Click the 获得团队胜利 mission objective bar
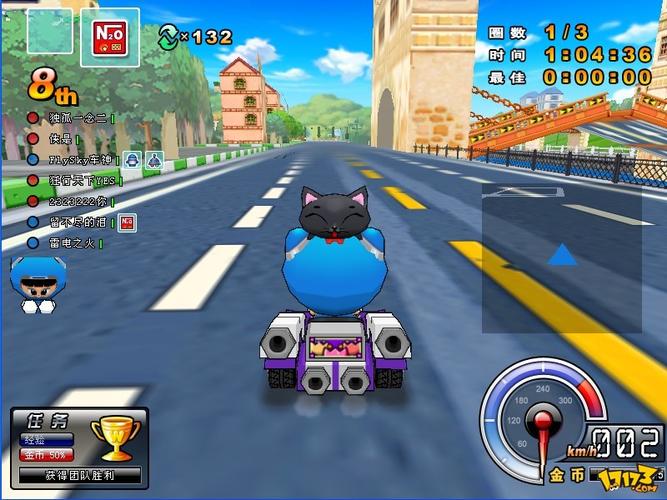This screenshot has width=667, height=500. (x=79, y=476)
